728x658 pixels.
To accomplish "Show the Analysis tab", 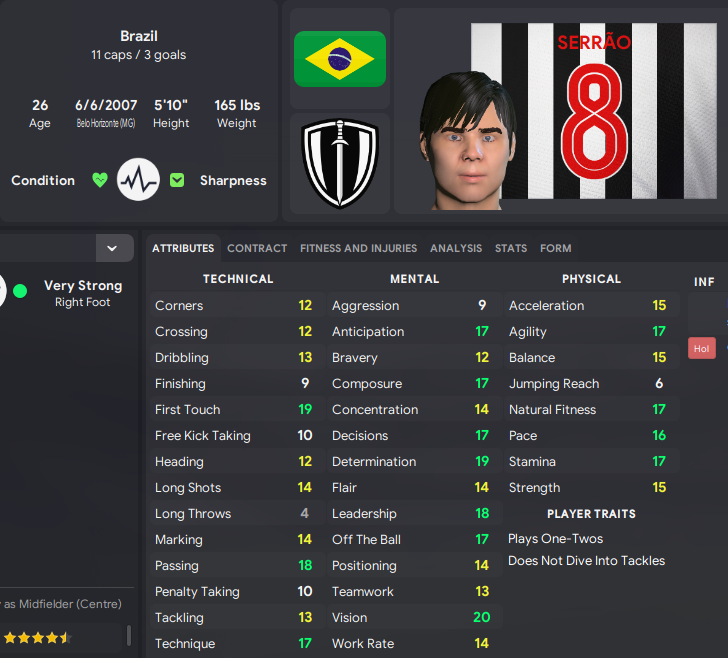I will tap(456, 248).
